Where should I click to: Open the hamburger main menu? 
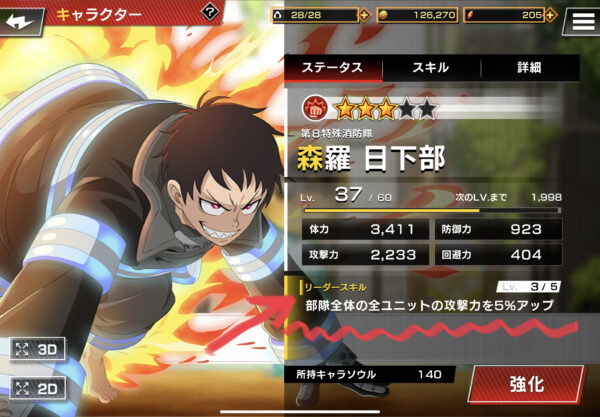[x=581, y=18]
